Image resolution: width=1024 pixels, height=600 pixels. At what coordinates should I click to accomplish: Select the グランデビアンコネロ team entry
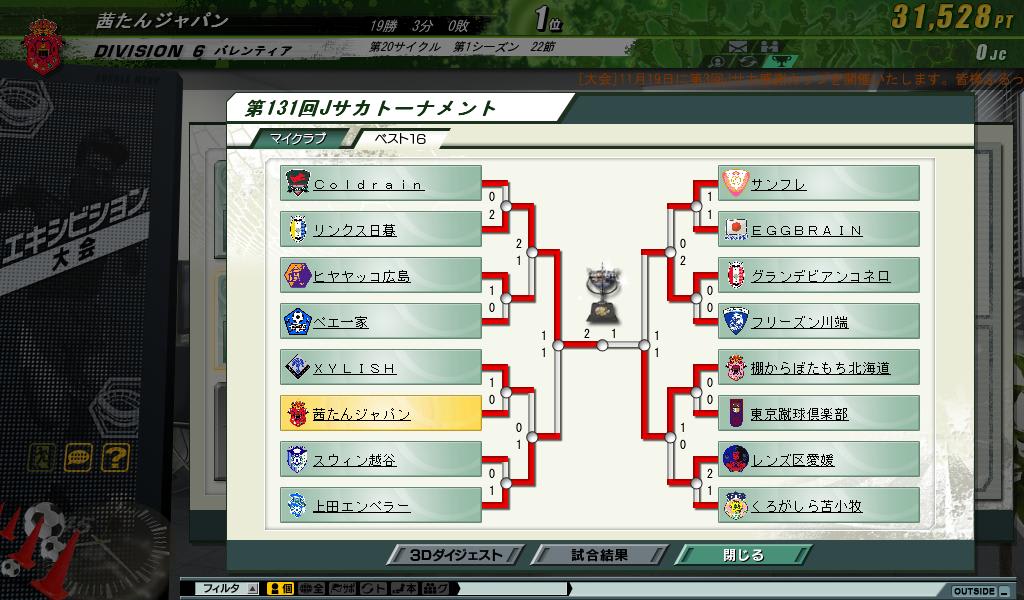pos(818,276)
